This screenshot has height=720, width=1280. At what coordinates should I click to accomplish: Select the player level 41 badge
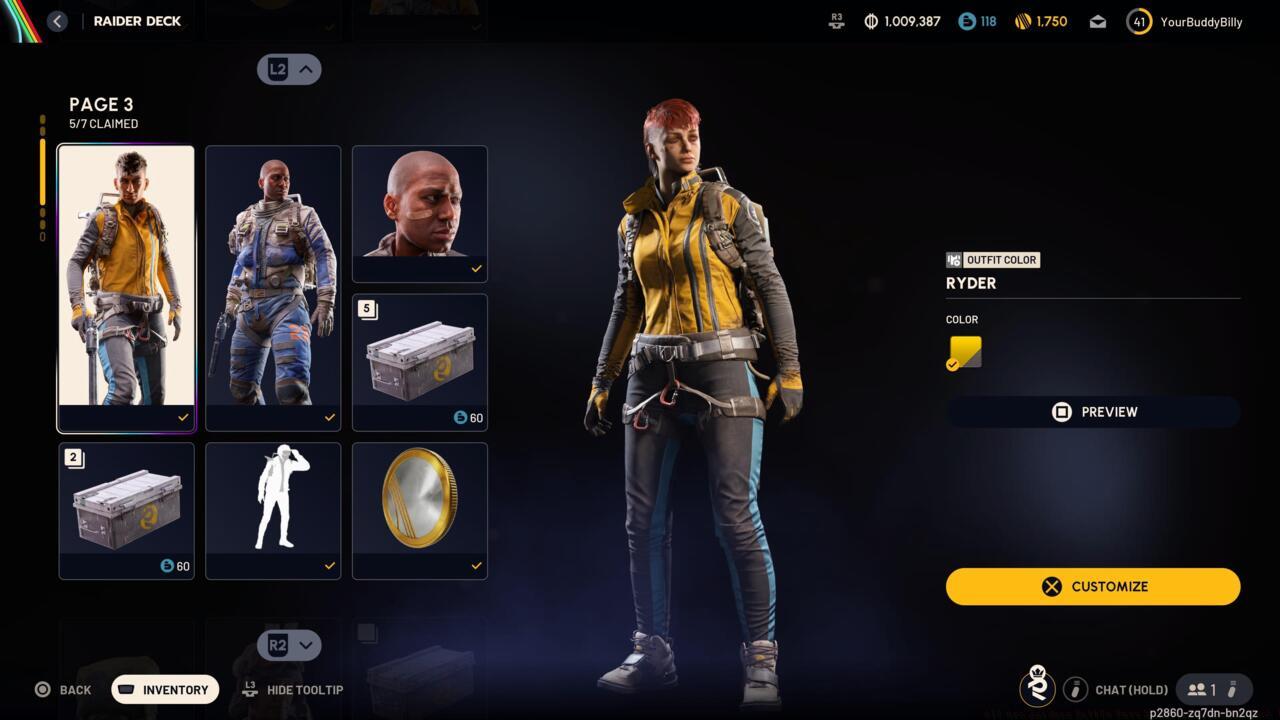(x=1138, y=21)
